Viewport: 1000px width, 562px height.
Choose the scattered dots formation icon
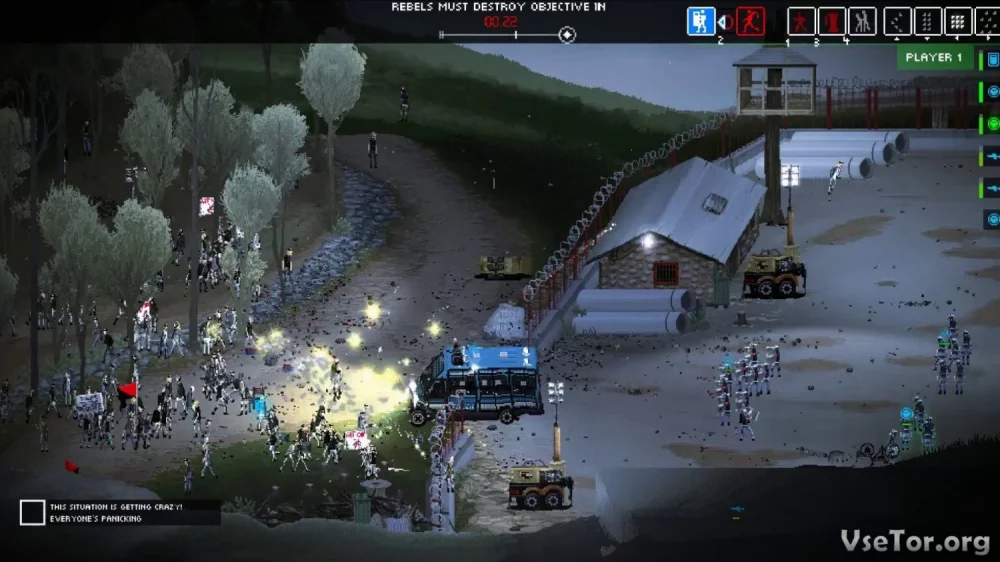988,21
